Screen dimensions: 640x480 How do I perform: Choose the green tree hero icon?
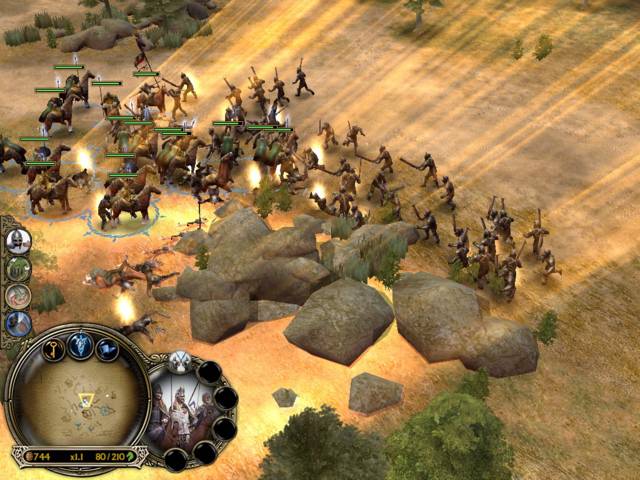point(19,268)
